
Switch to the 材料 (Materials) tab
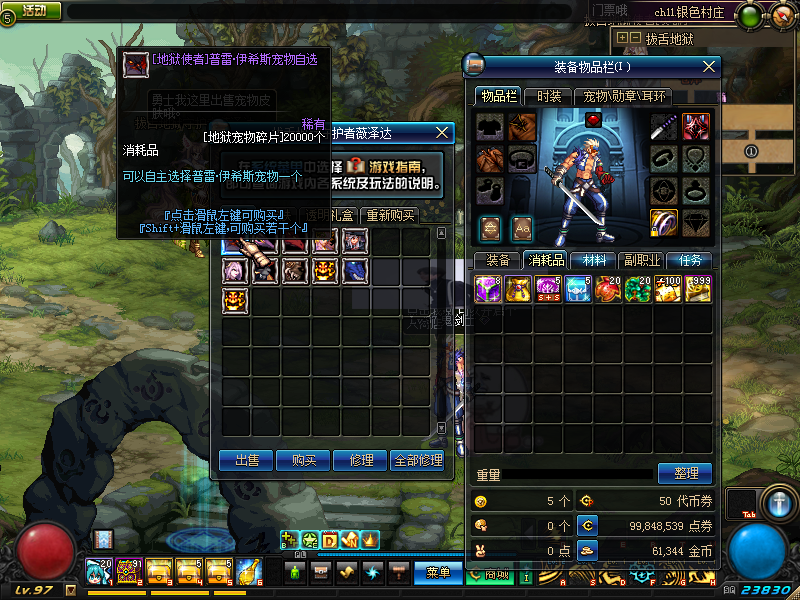click(x=594, y=260)
